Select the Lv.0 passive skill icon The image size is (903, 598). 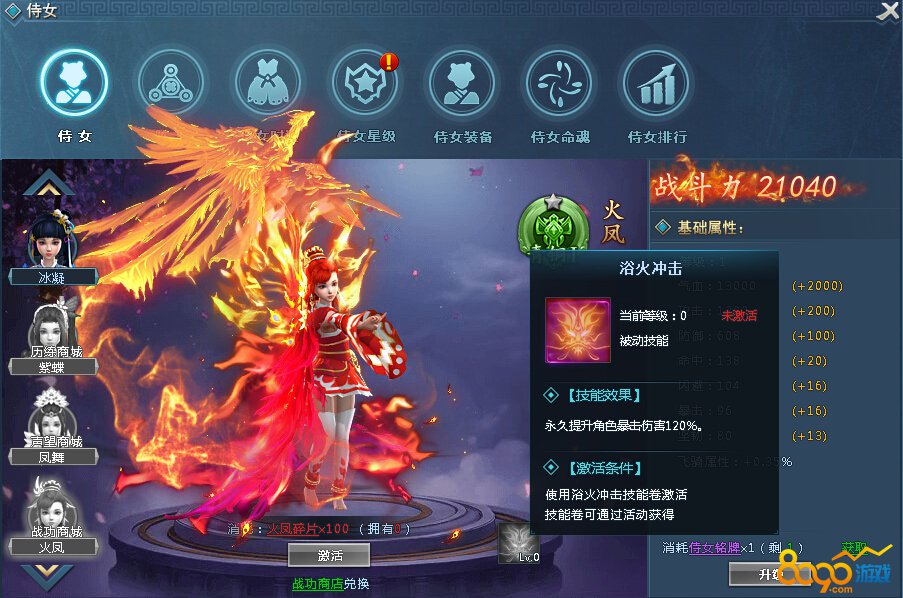pos(519,543)
